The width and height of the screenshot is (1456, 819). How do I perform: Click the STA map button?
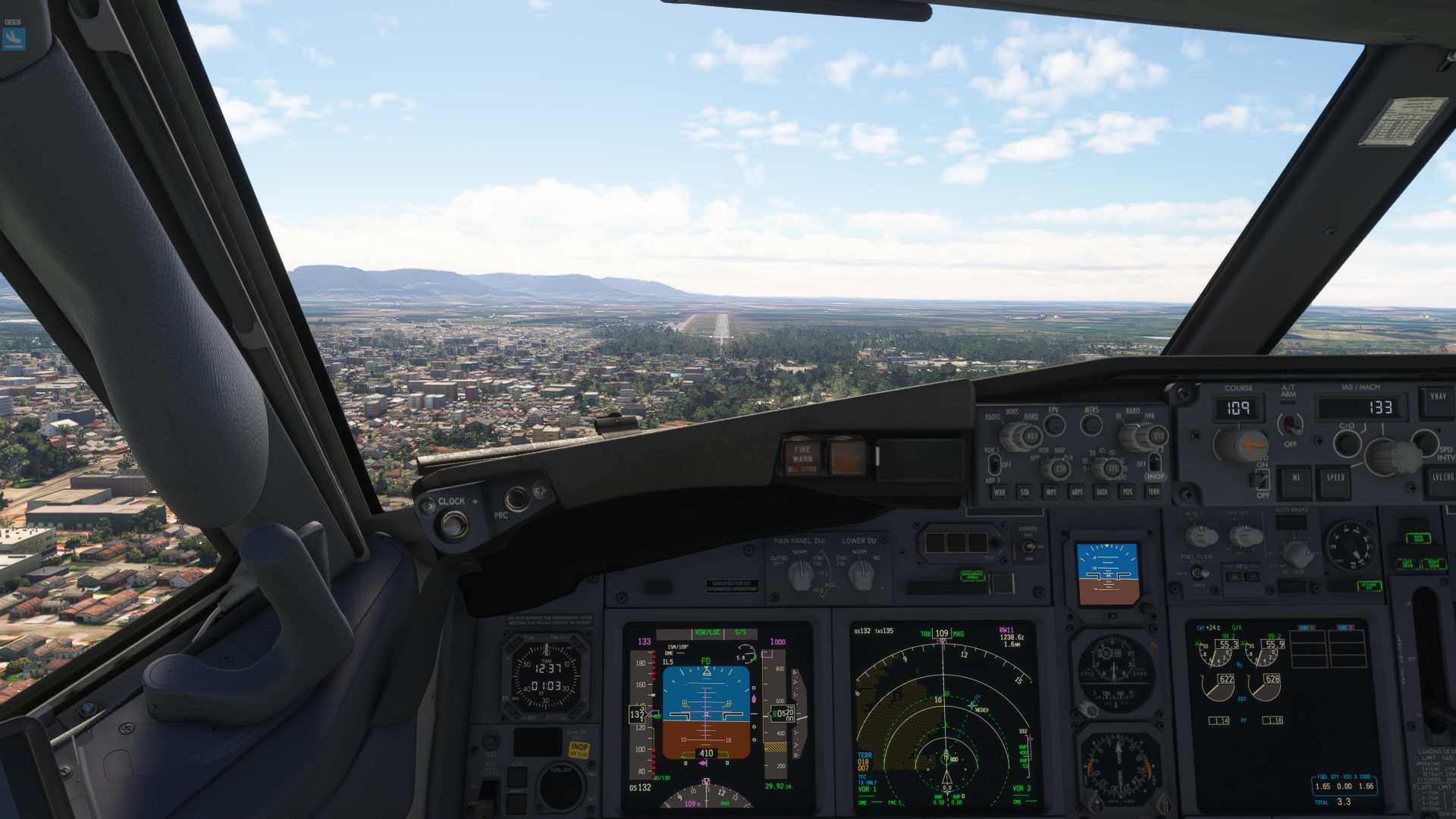point(1025,492)
